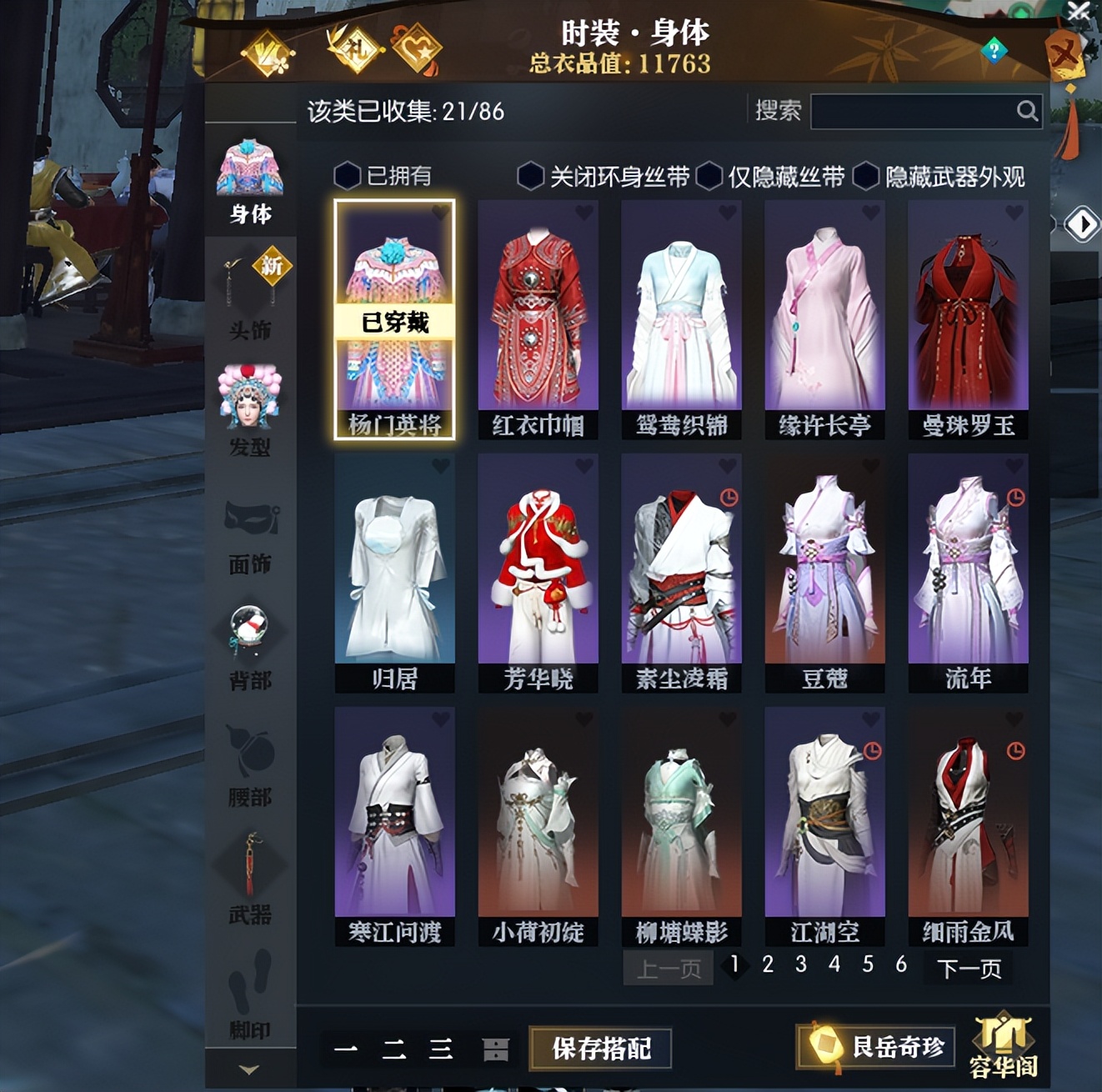Select the 发型 hairstyle category icon
The image size is (1102, 1092).
248,392
